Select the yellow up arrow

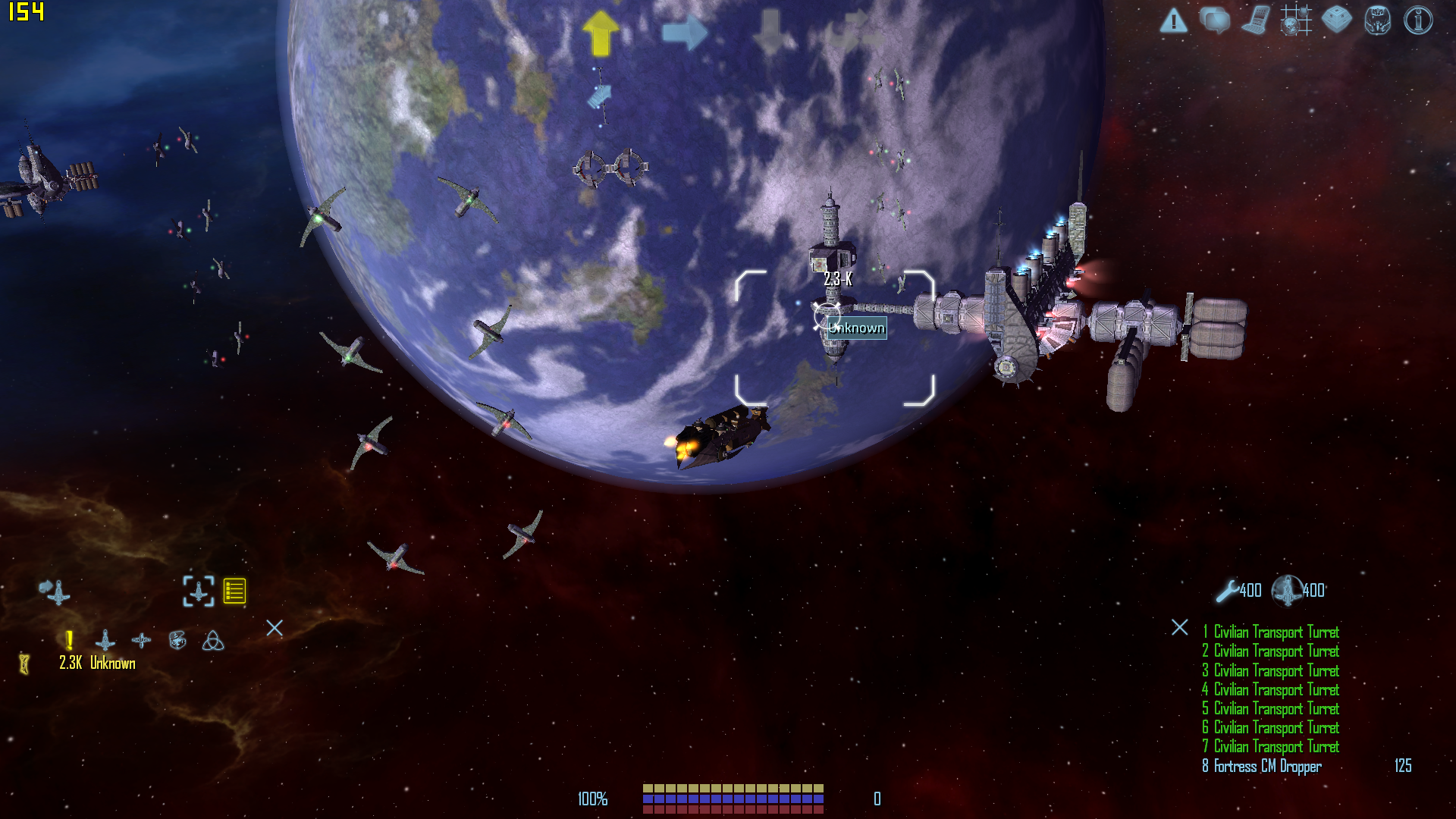(x=601, y=33)
